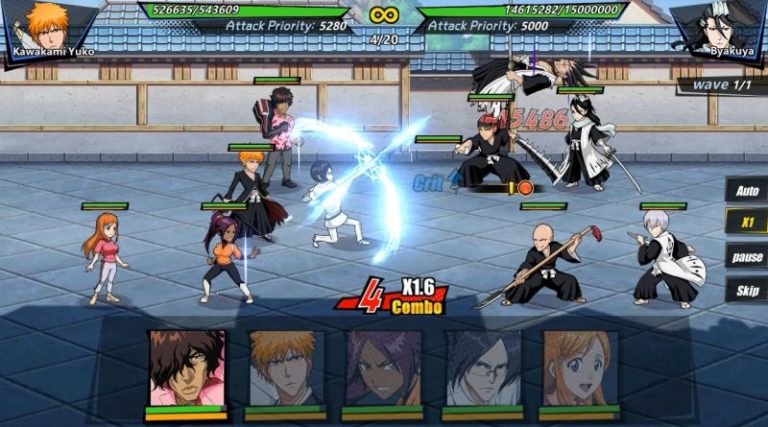View the Byakuya opponent avatar

(x=718, y=26)
